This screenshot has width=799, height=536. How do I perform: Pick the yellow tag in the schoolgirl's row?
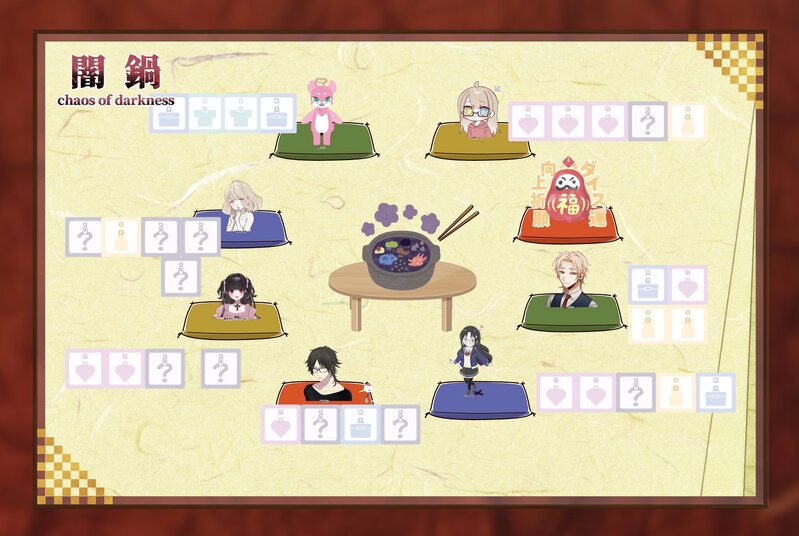coord(676,392)
